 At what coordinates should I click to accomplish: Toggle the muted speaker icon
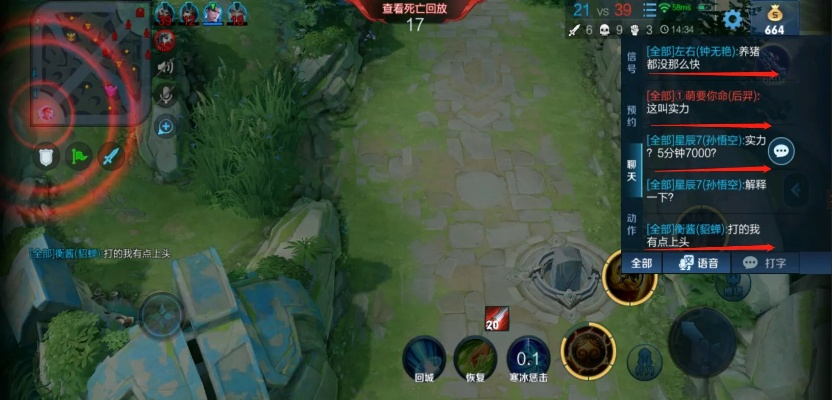(x=165, y=68)
